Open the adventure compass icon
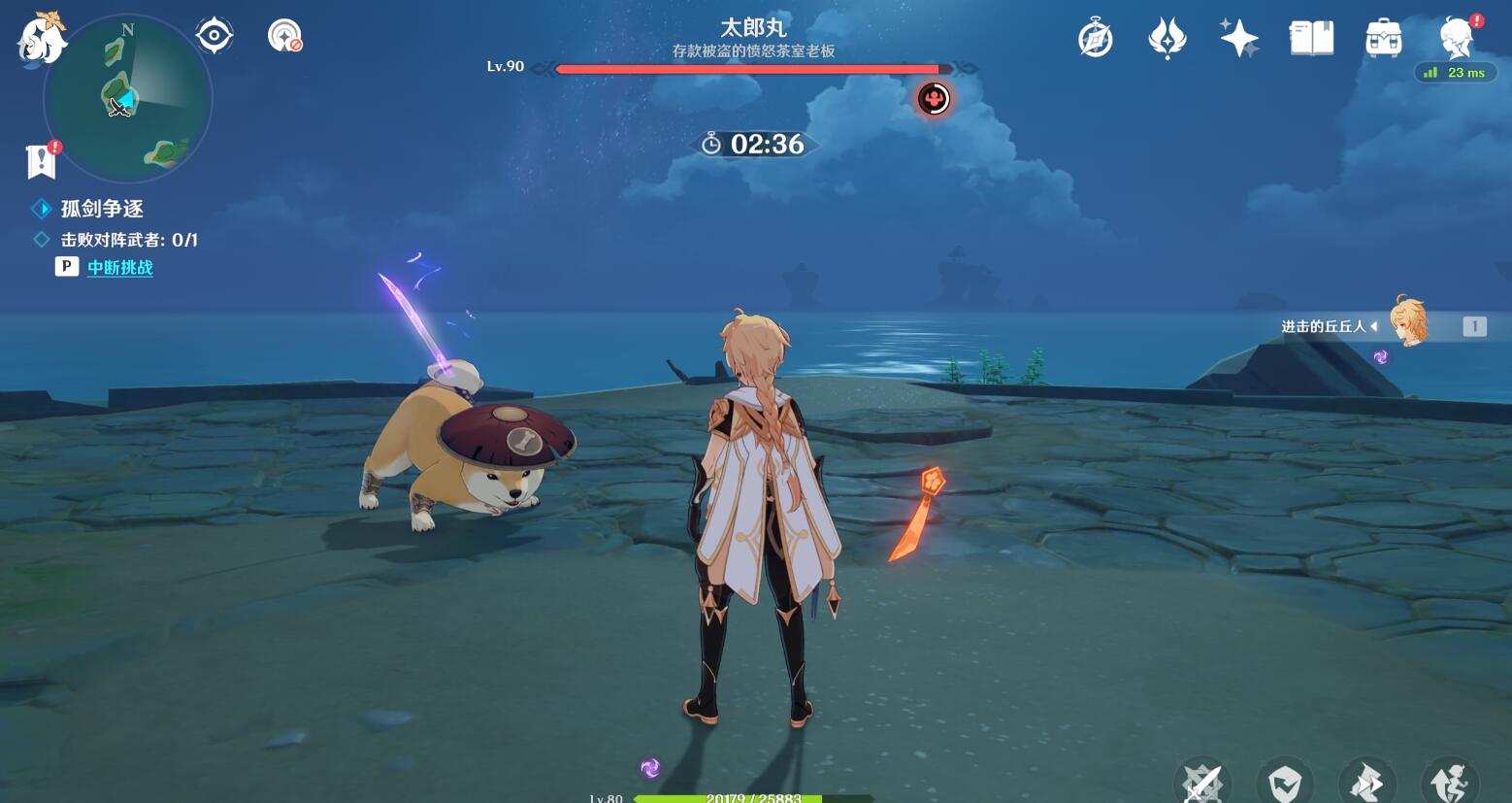The width and height of the screenshot is (1512, 803). point(1095,39)
